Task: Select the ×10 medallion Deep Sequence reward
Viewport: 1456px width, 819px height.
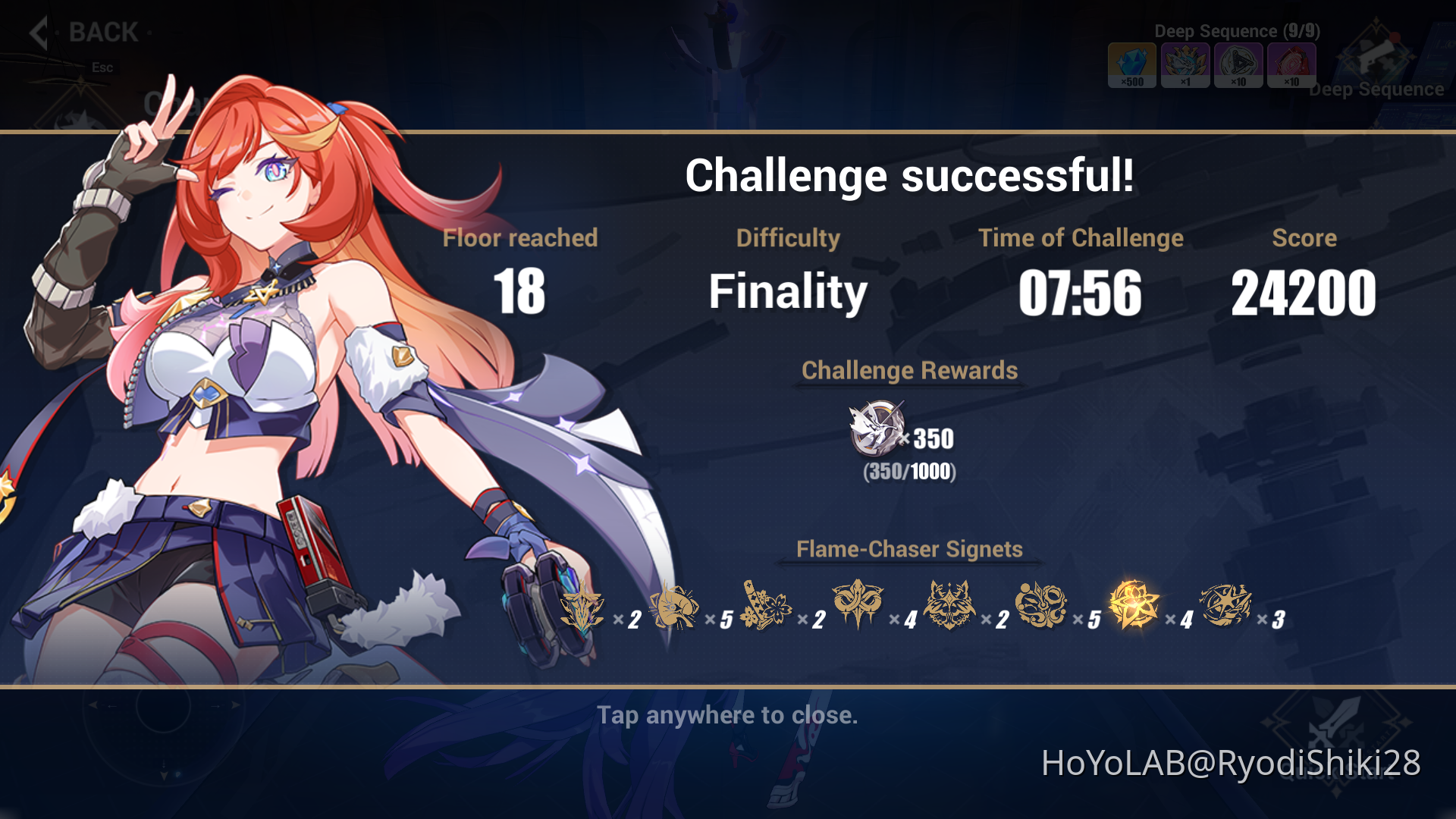Action: [1238, 65]
